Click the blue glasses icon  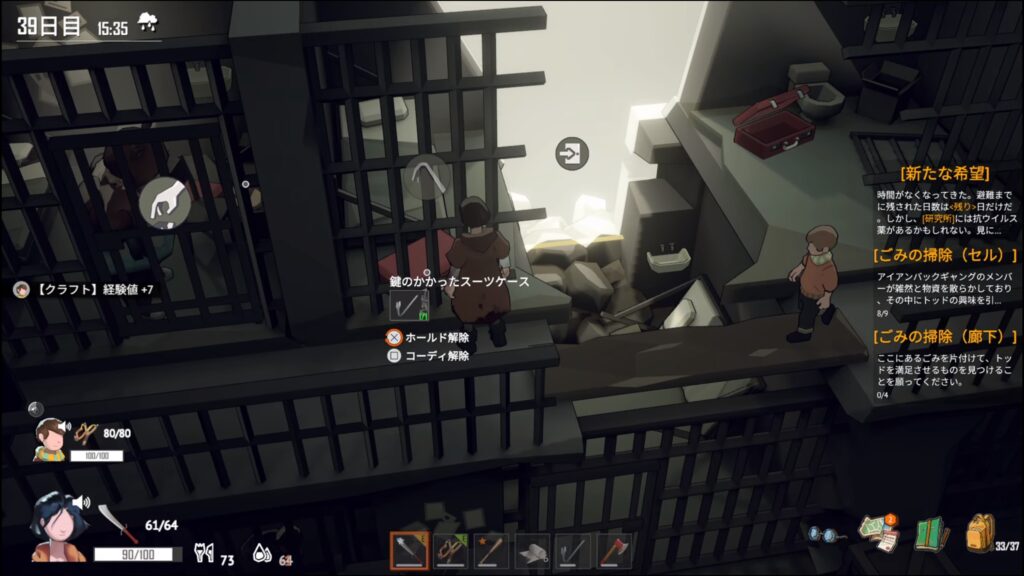[822, 535]
